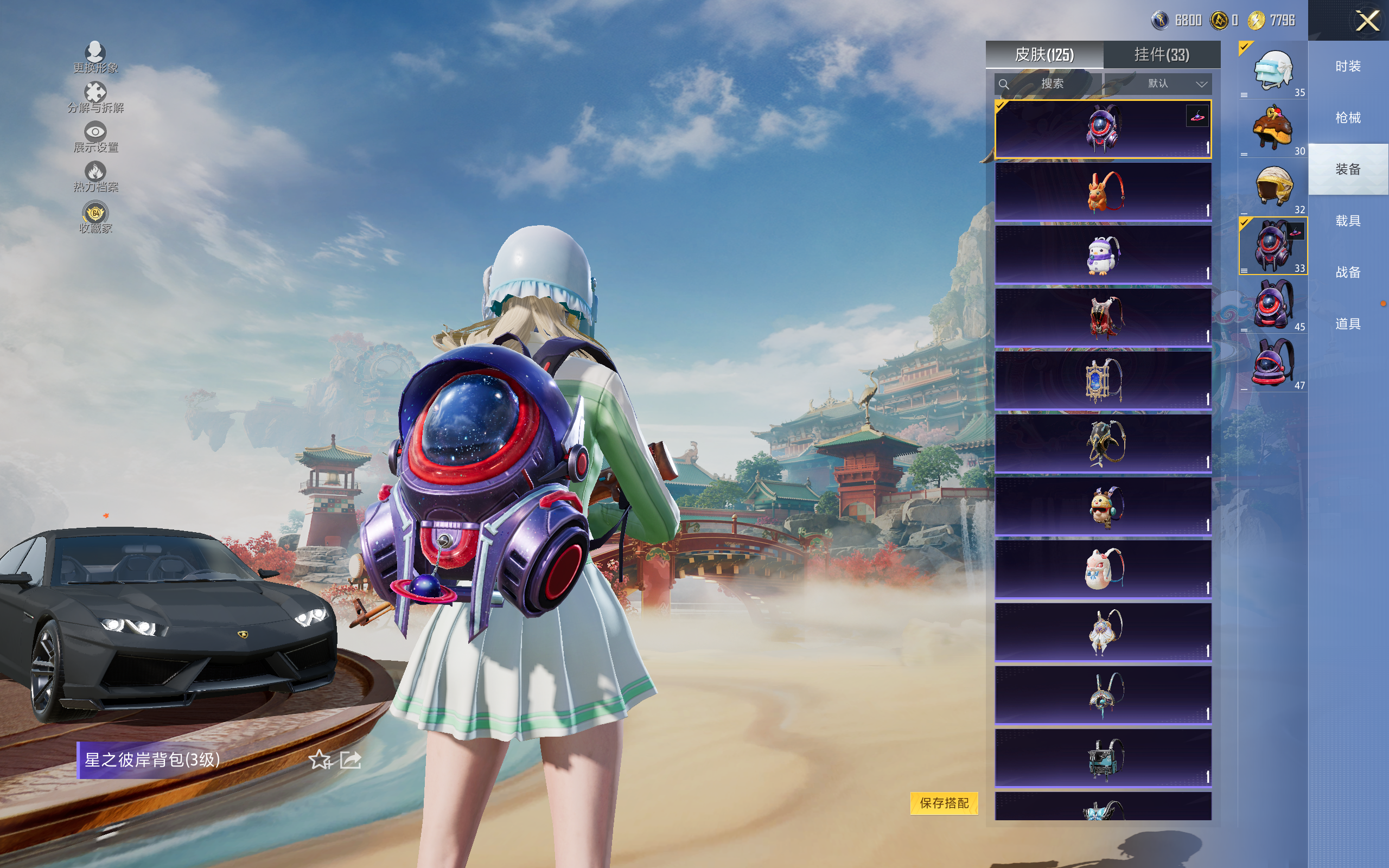Go to the 枪械 category
Image resolution: width=1389 pixels, height=868 pixels.
[1348, 118]
